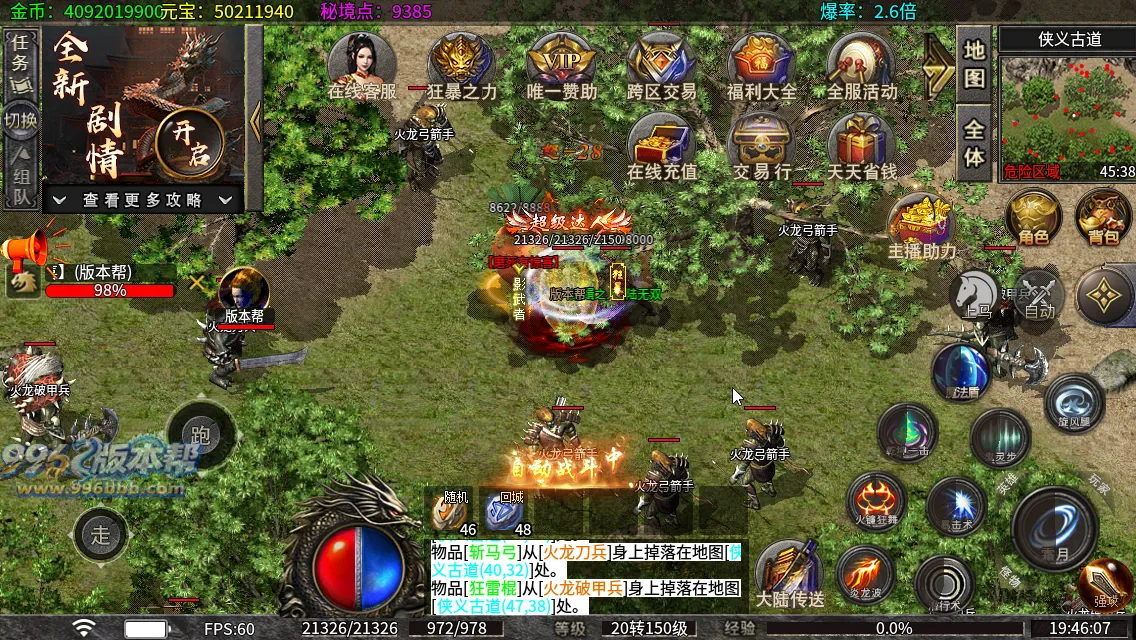
Task: Open 跨区交易 cross-server trading
Action: click(x=661, y=65)
